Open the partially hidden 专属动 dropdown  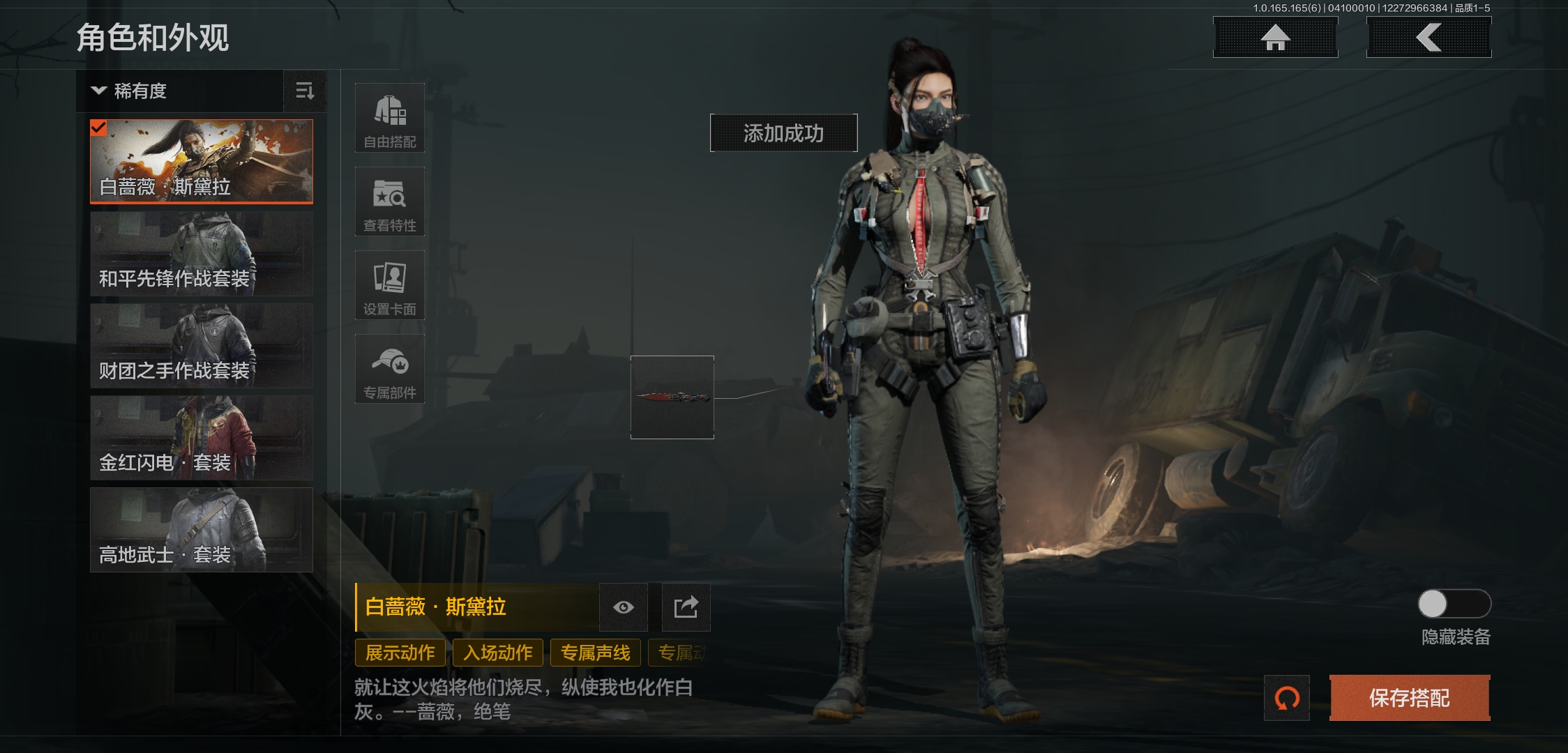(680, 653)
